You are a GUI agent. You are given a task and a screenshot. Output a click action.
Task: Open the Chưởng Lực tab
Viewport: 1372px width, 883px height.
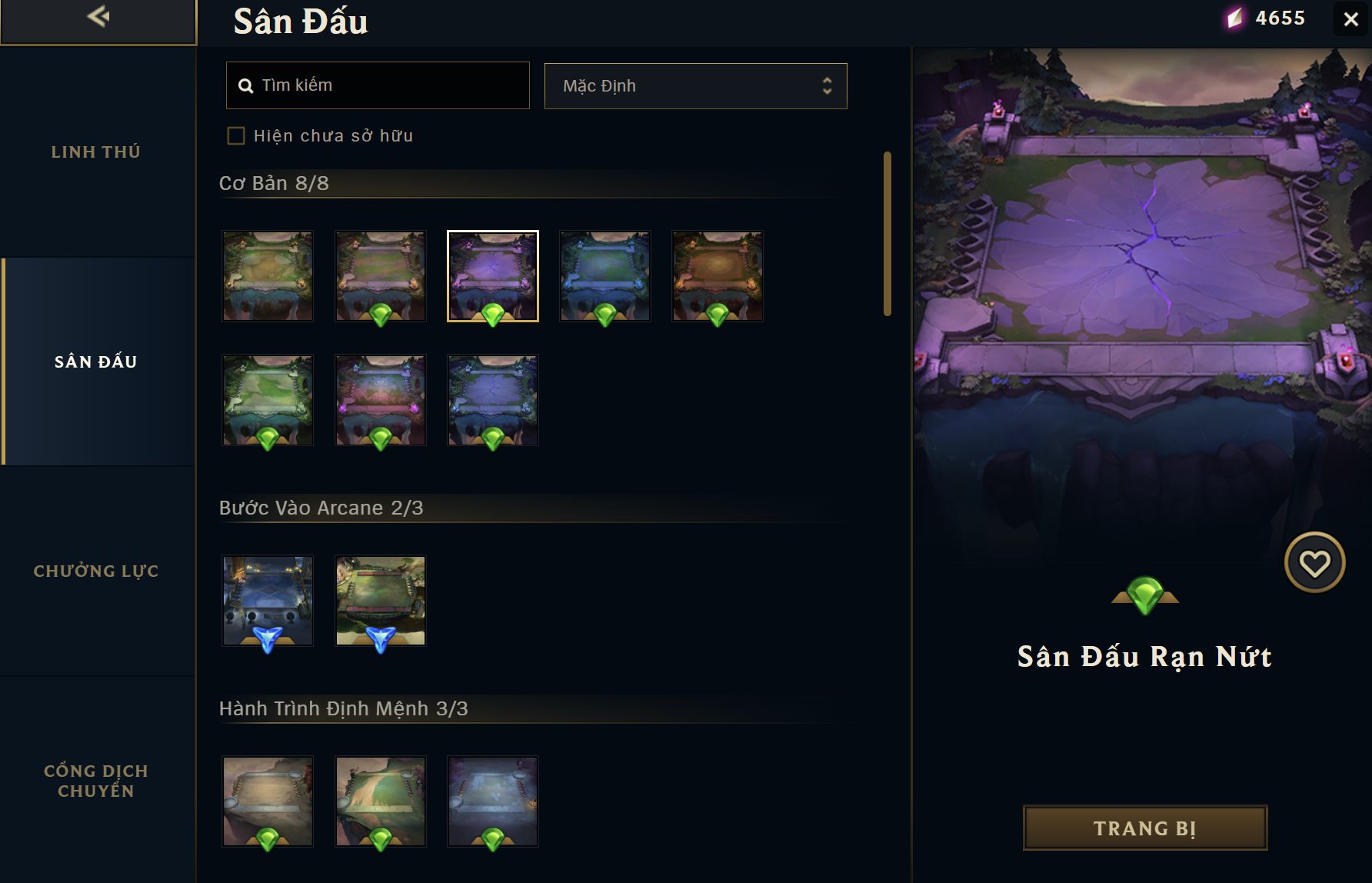(x=96, y=571)
